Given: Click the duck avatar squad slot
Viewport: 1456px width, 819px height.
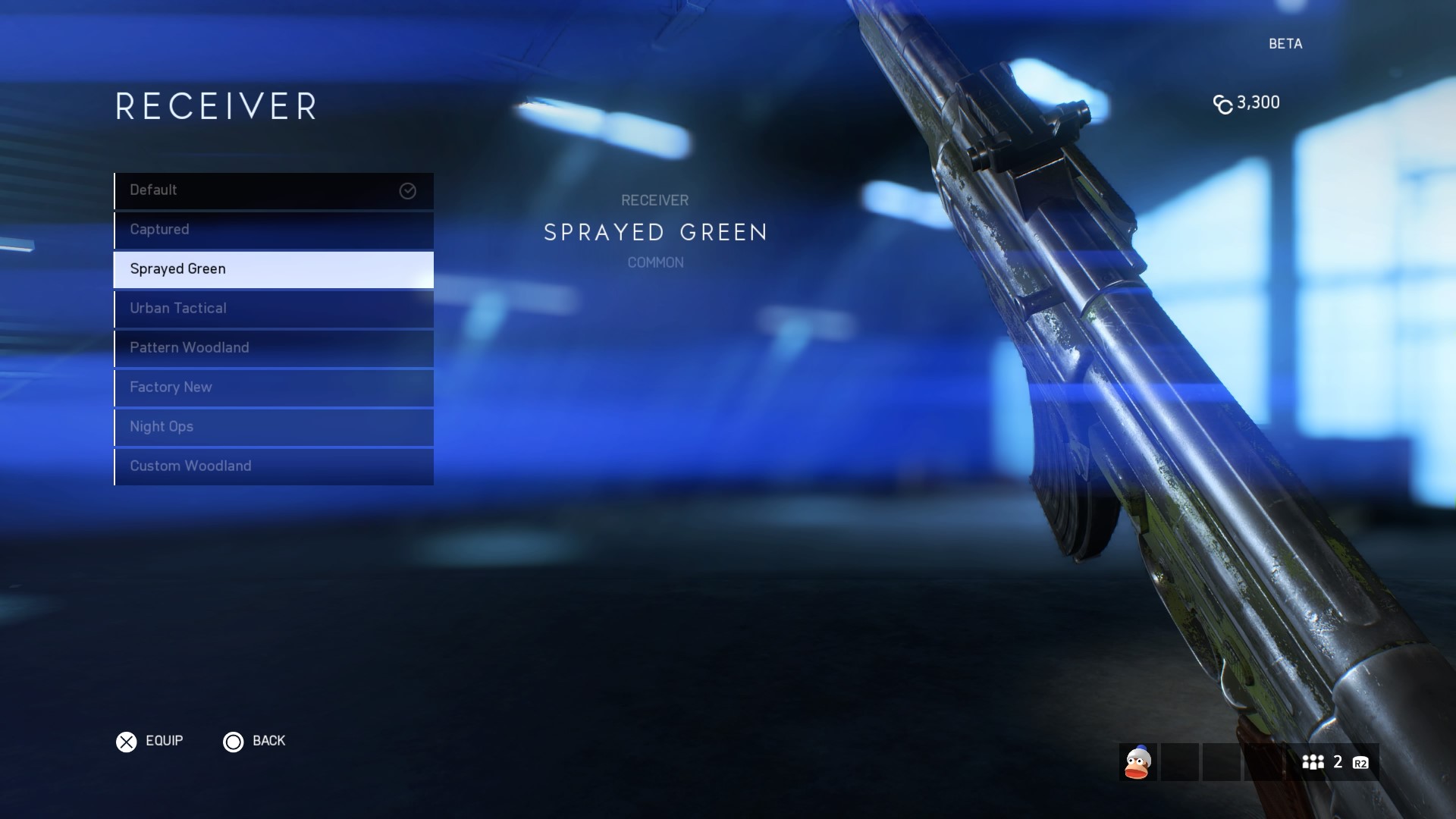Looking at the screenshot, I should 1137,762.
